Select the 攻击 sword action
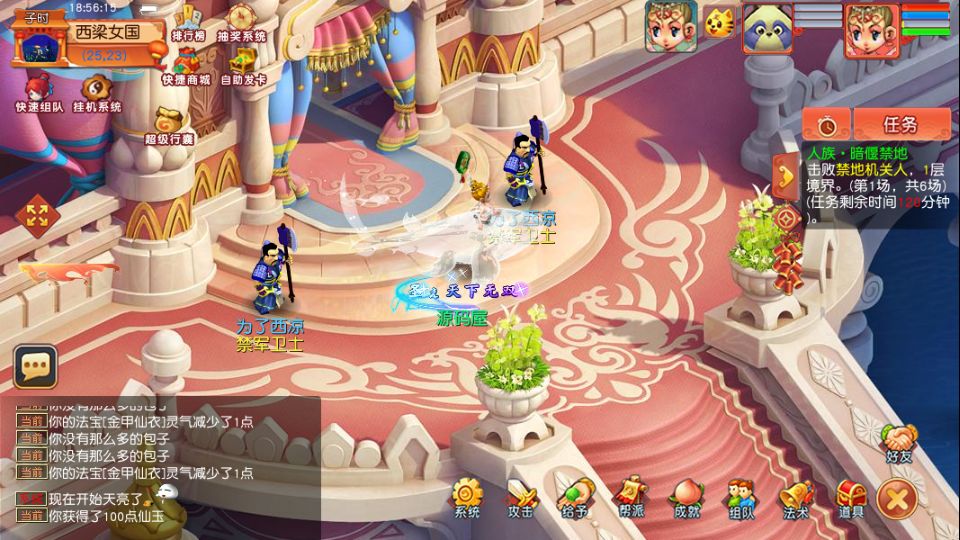Viewport: 960px width, 540px height. pos(521,495)
